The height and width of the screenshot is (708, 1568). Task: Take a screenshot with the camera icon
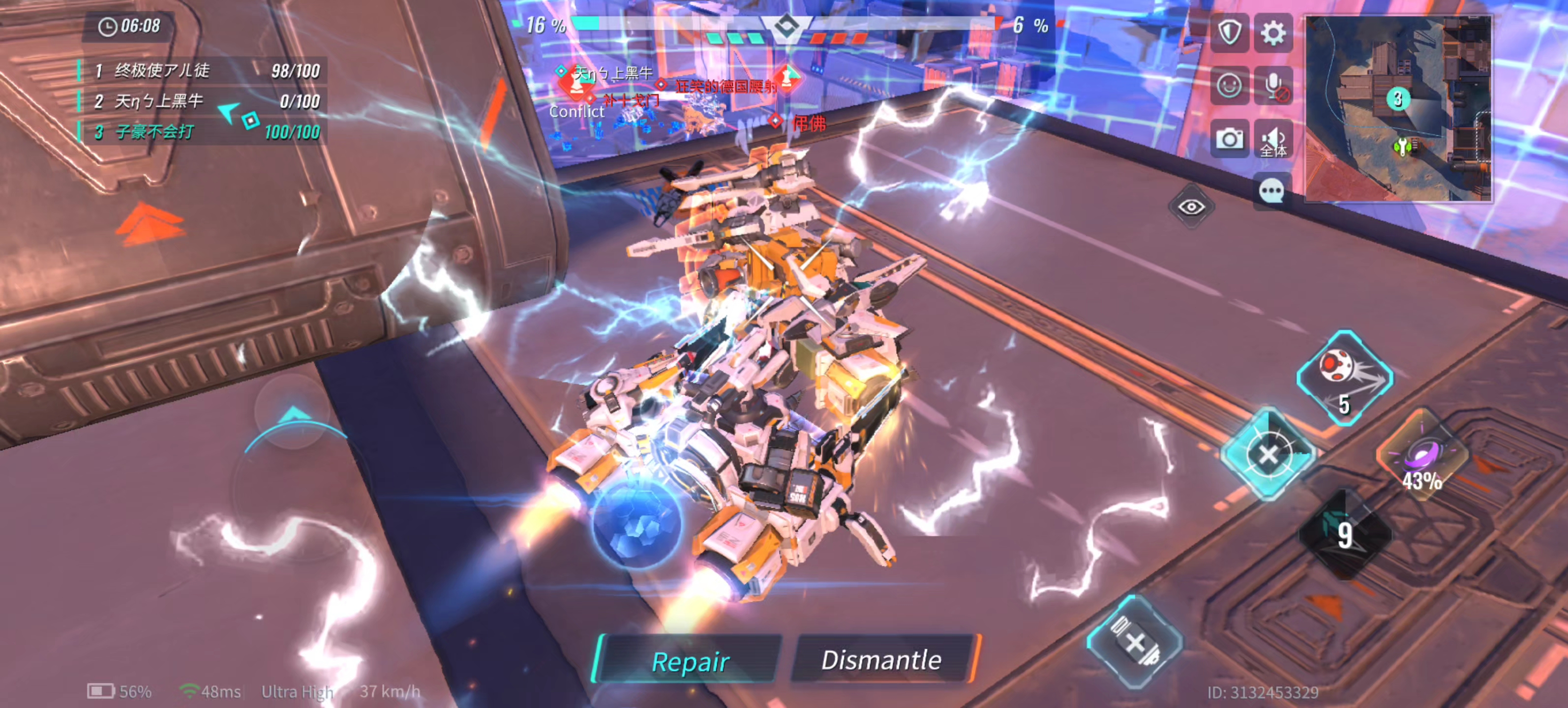tap(1229, 139)
